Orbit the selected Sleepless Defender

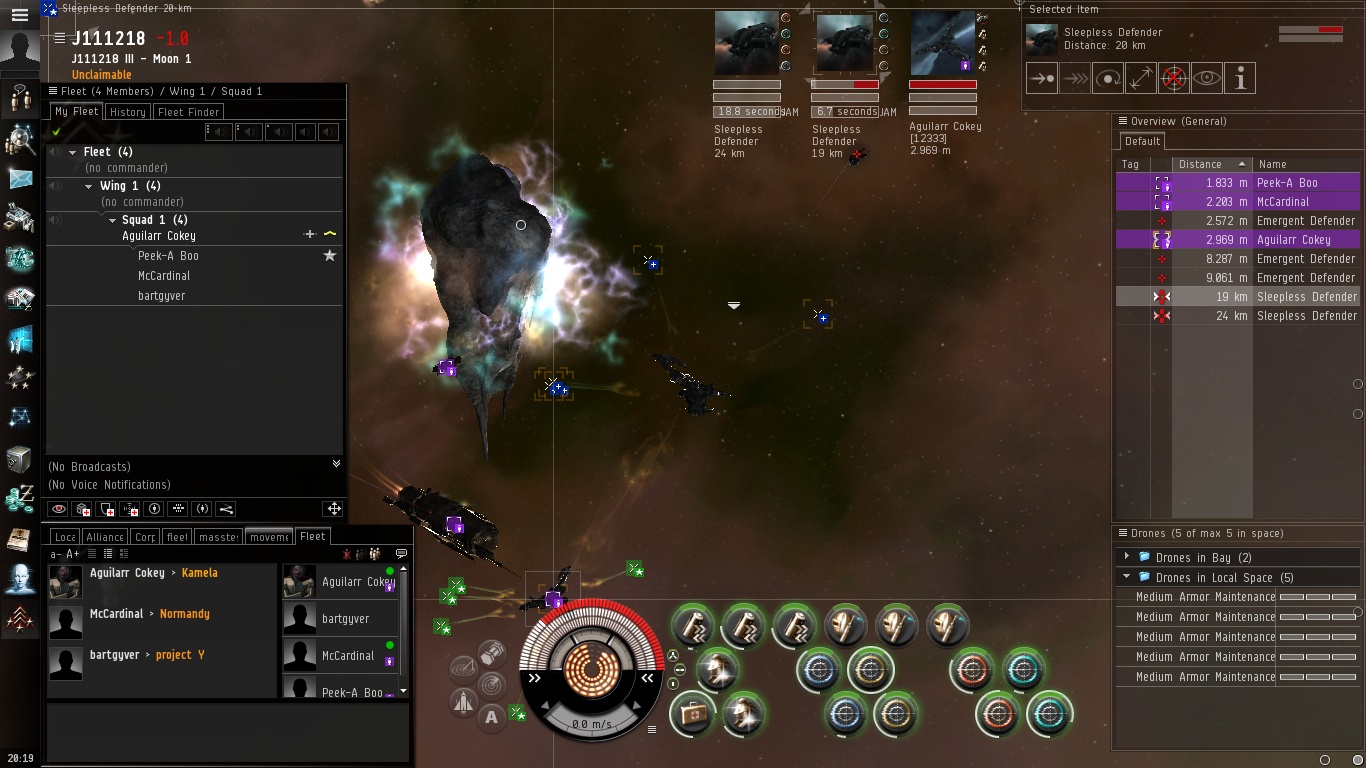[x=1108, y=78]
